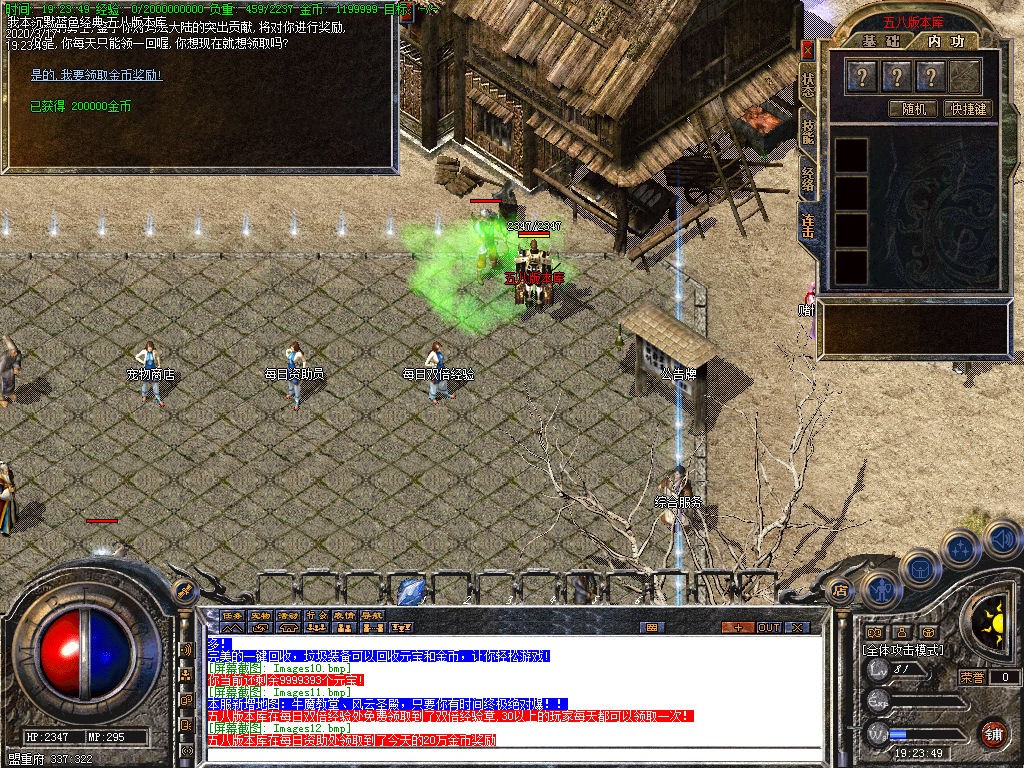Show the 经络 side tab

click(808, 180)
